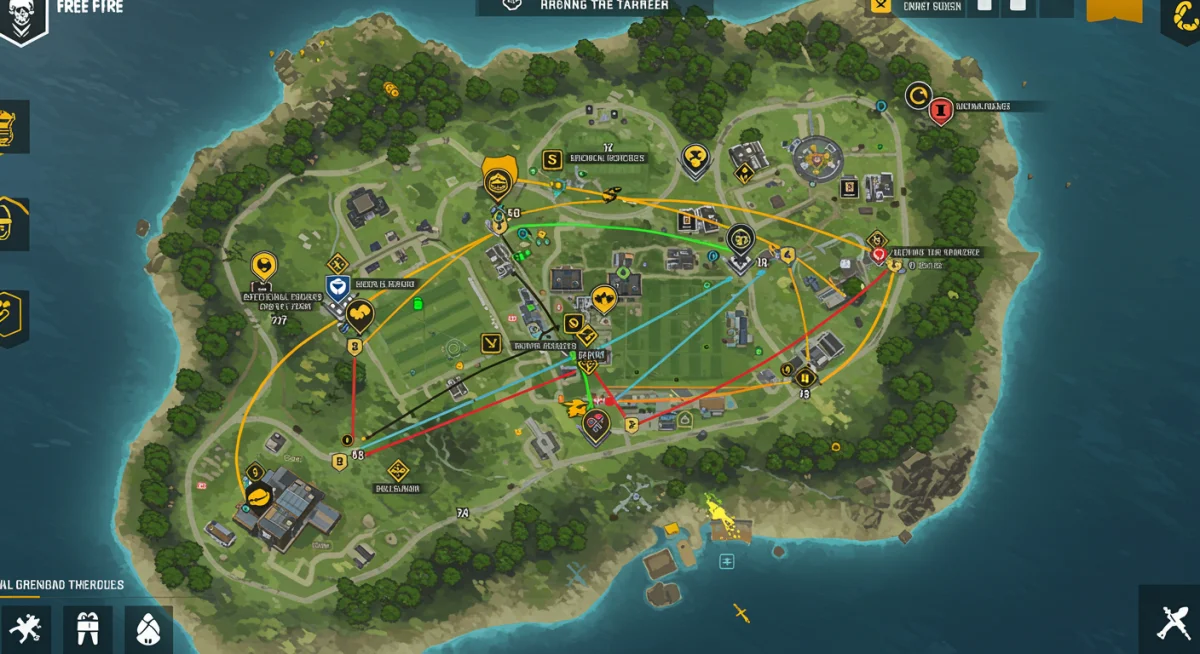Close the map with the yellow X box

coord(880,6)
